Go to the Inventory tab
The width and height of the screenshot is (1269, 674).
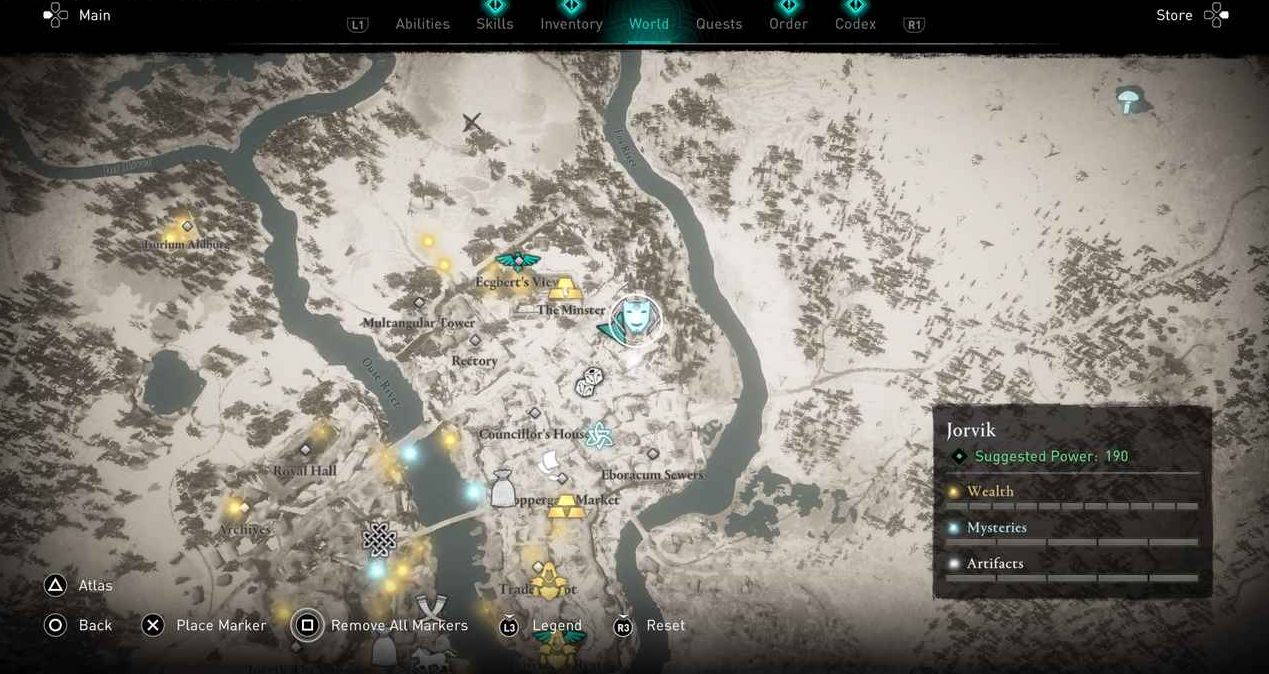(x=571, y=24)
